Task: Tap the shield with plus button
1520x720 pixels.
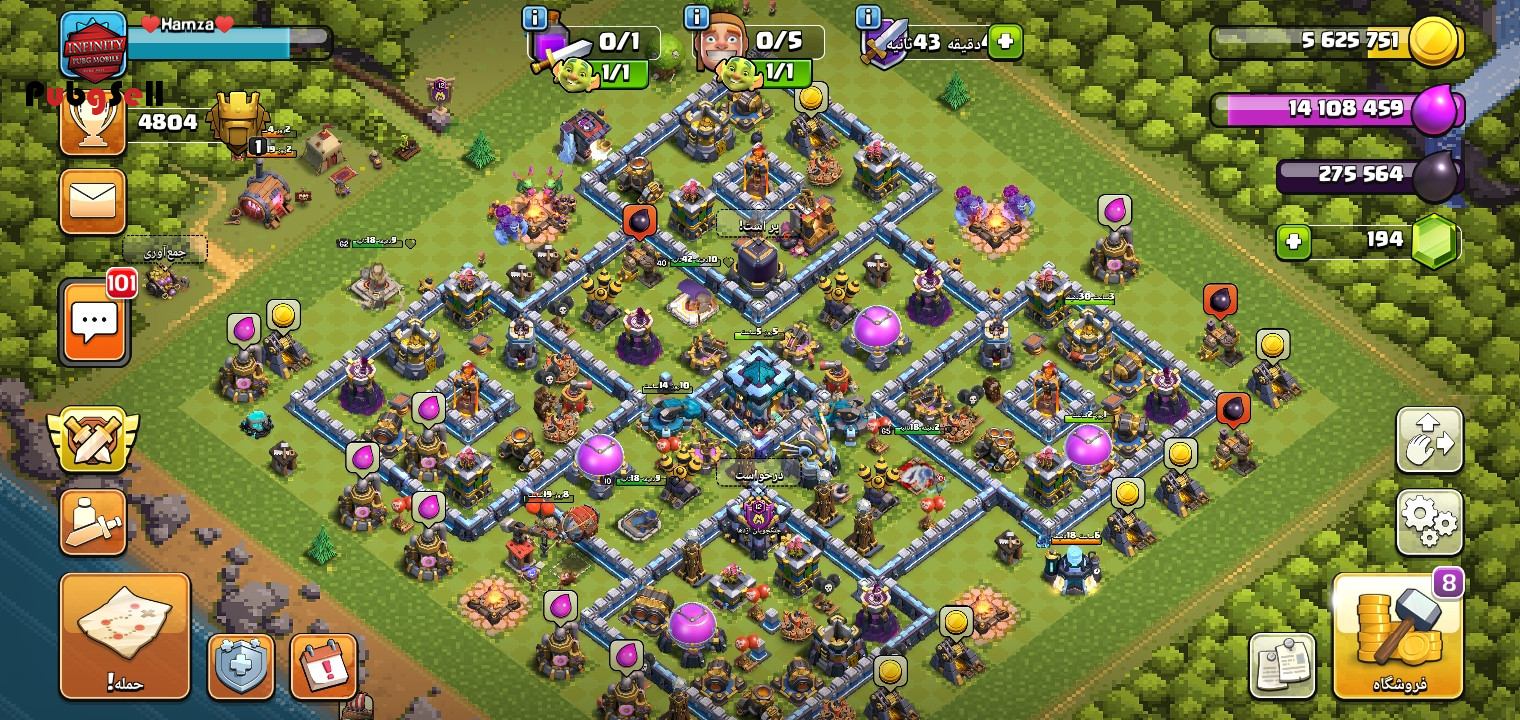Action: pos(241,666)
